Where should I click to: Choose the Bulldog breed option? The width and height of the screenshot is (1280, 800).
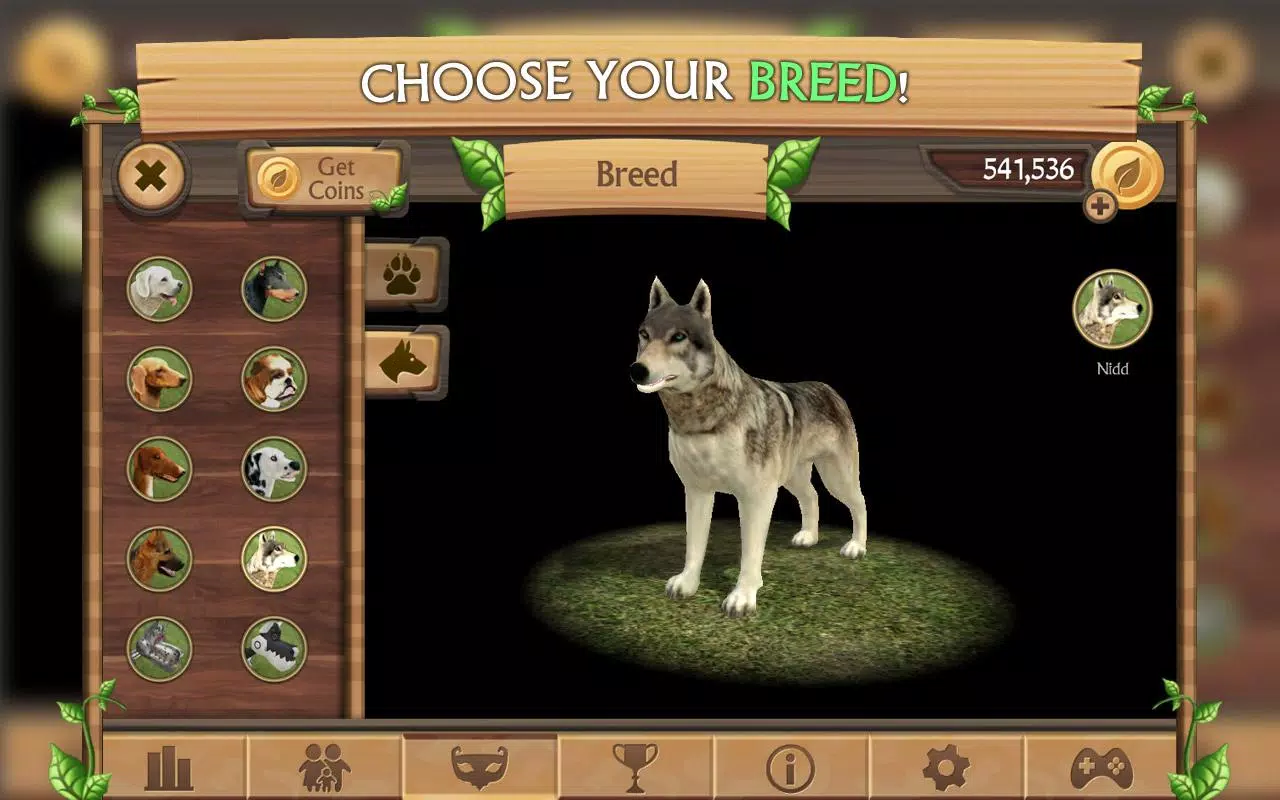tap(274, 380)
